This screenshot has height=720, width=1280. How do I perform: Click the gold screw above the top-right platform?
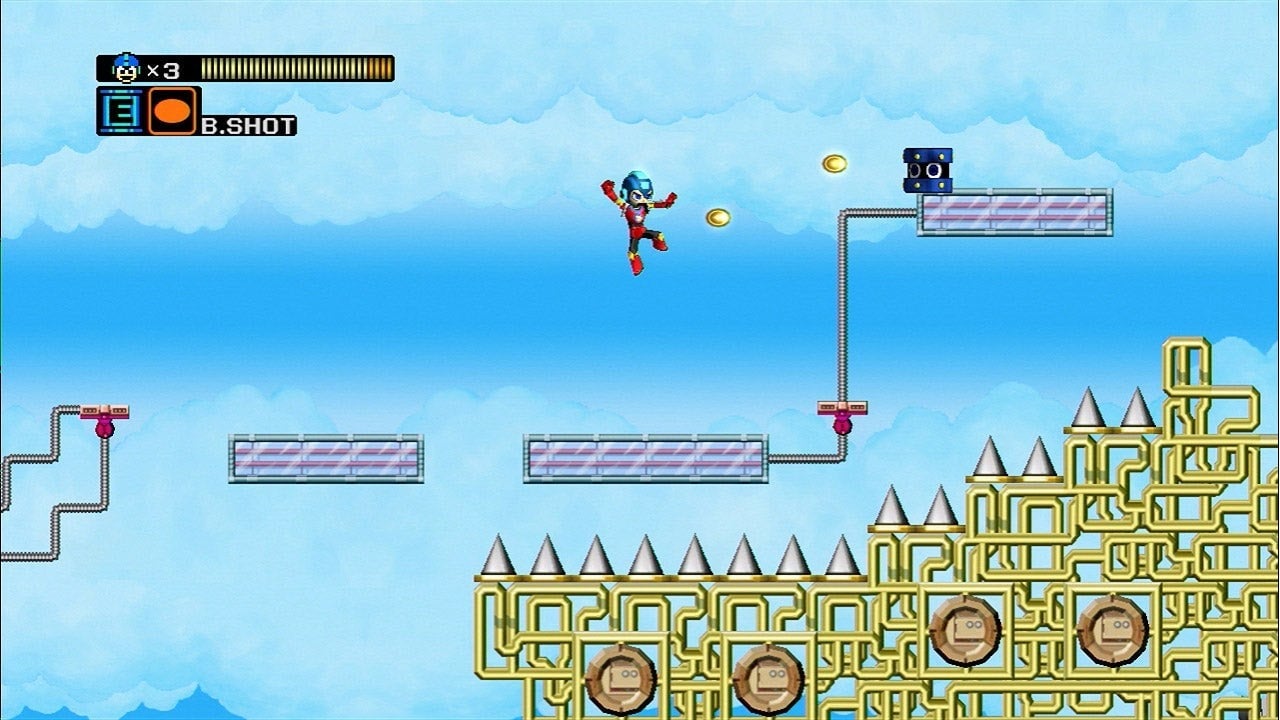836,165
